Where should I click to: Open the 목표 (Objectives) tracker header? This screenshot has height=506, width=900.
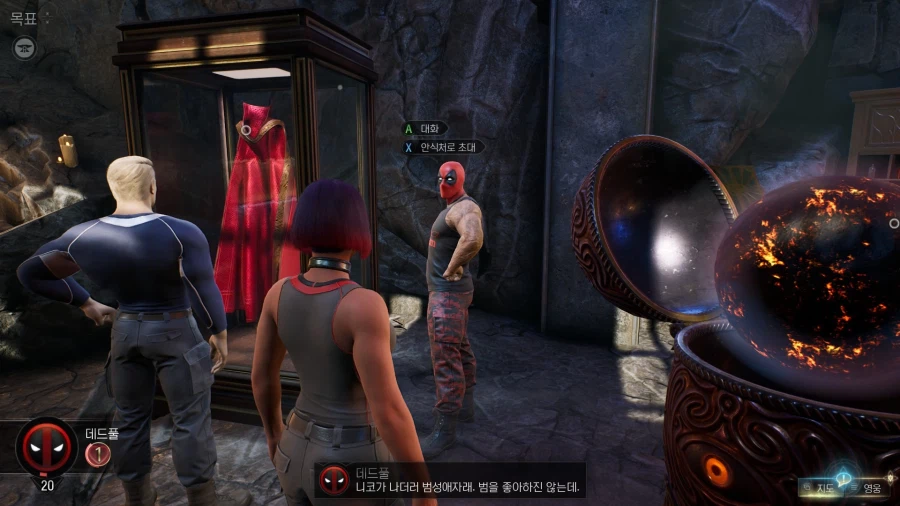click(x=23, y=18)
